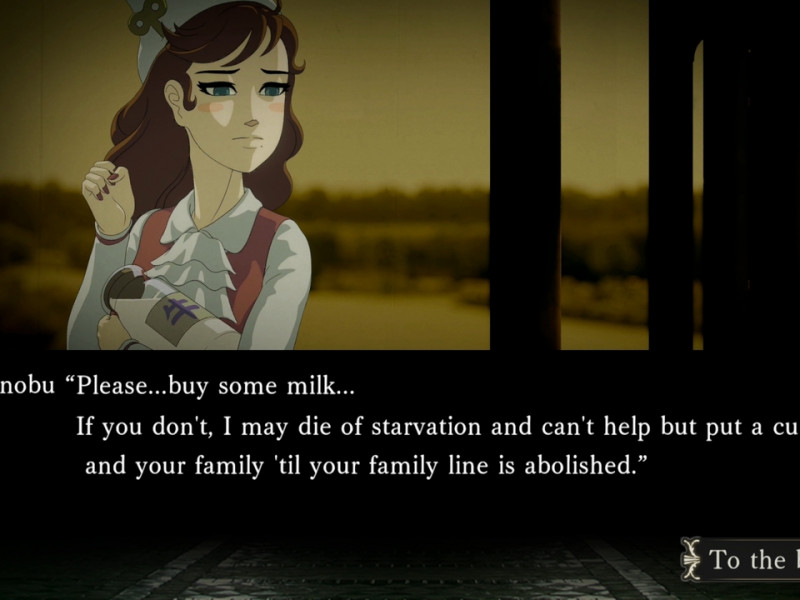The width and height of the screenshot is (800, 600).
Task: Click the "To the" button
Action: click(745, 559)
